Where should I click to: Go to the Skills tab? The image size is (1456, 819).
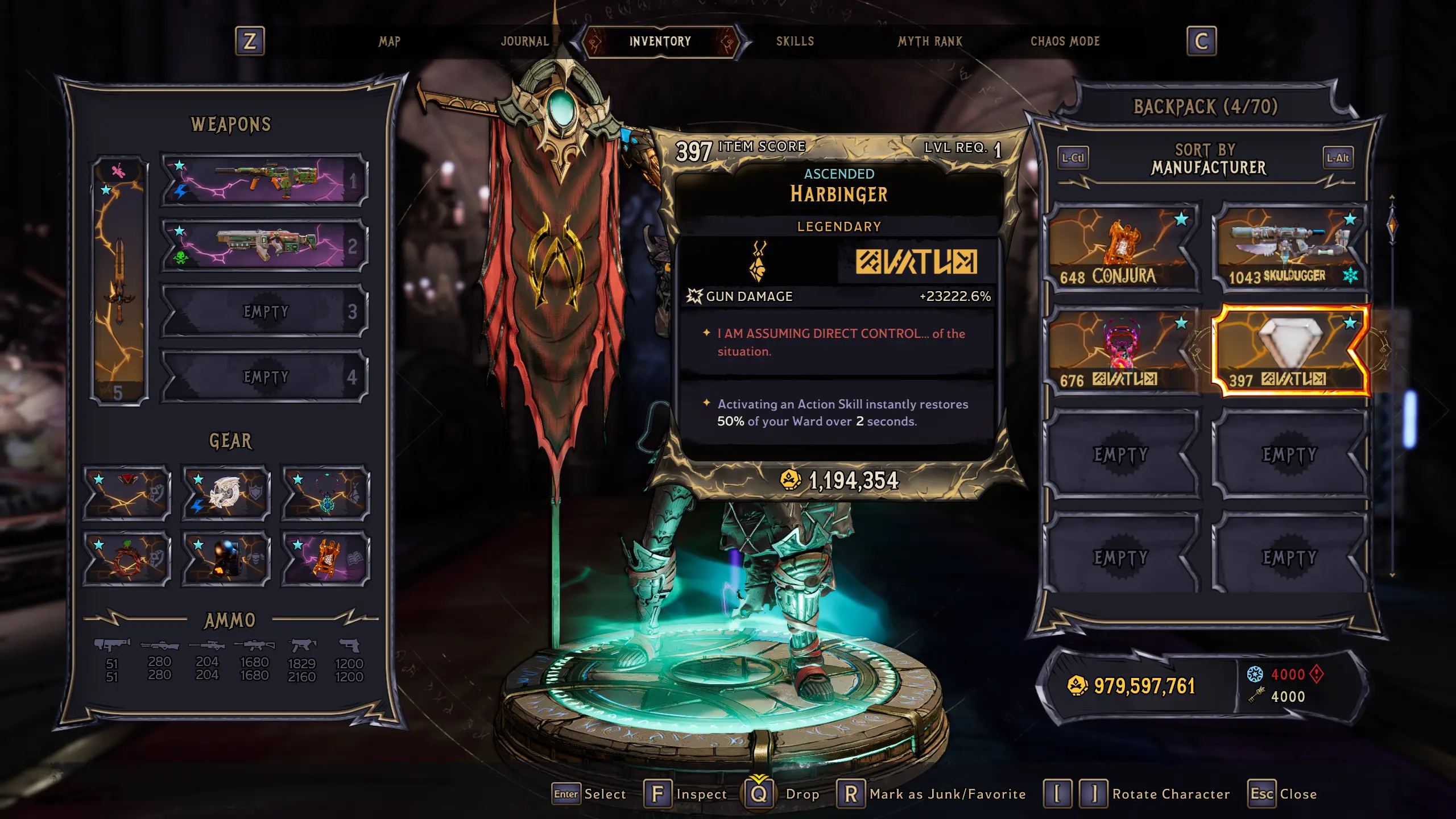(795, 42)
